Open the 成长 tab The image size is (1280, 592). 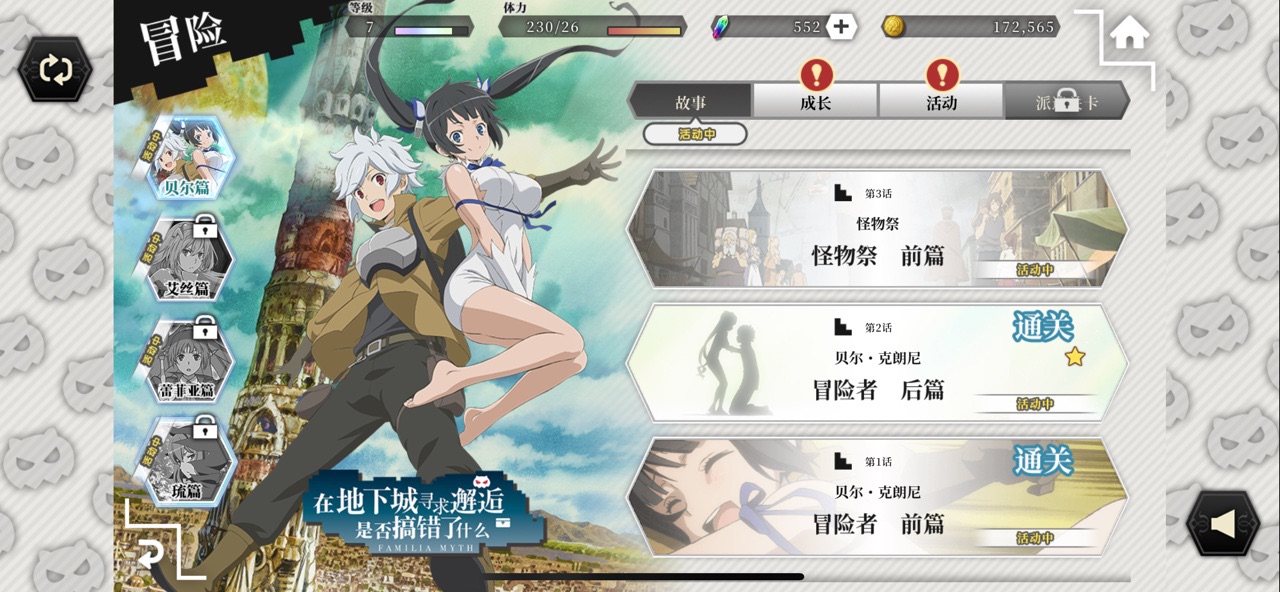[x=815, y=102]
